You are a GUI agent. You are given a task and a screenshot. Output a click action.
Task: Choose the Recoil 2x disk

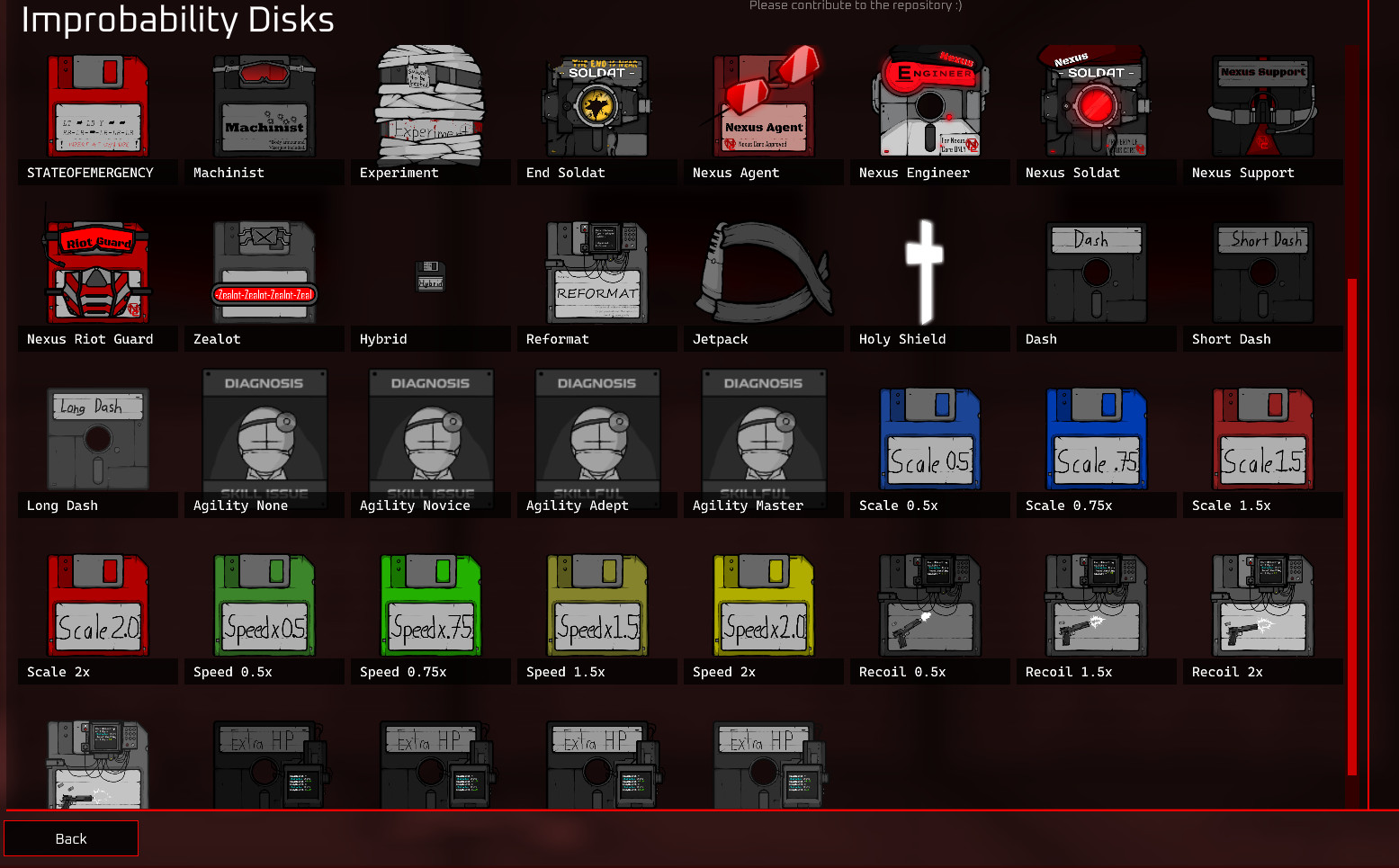[1262, 604]
